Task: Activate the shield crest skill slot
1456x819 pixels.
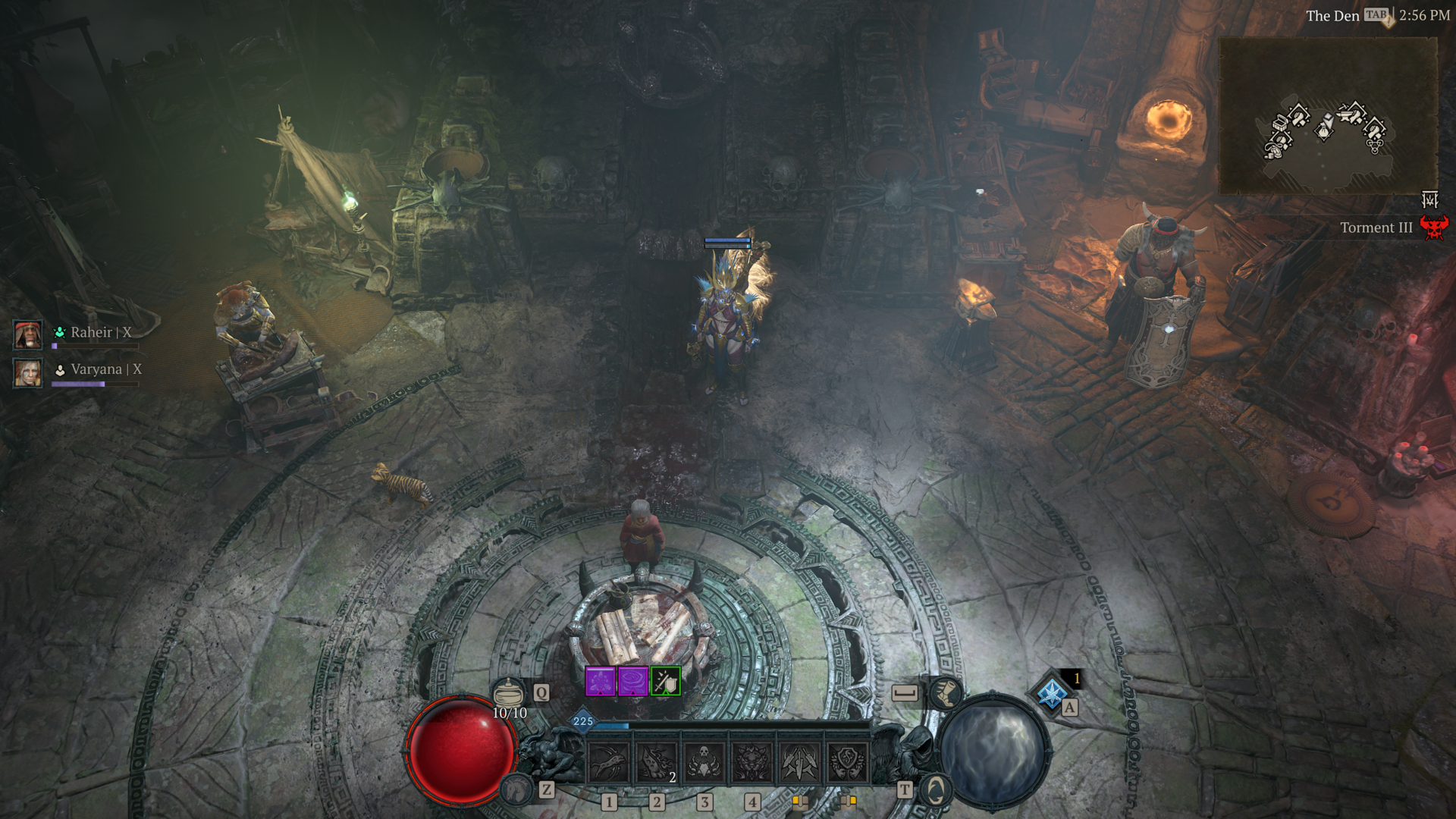Action: click(847, 761)
